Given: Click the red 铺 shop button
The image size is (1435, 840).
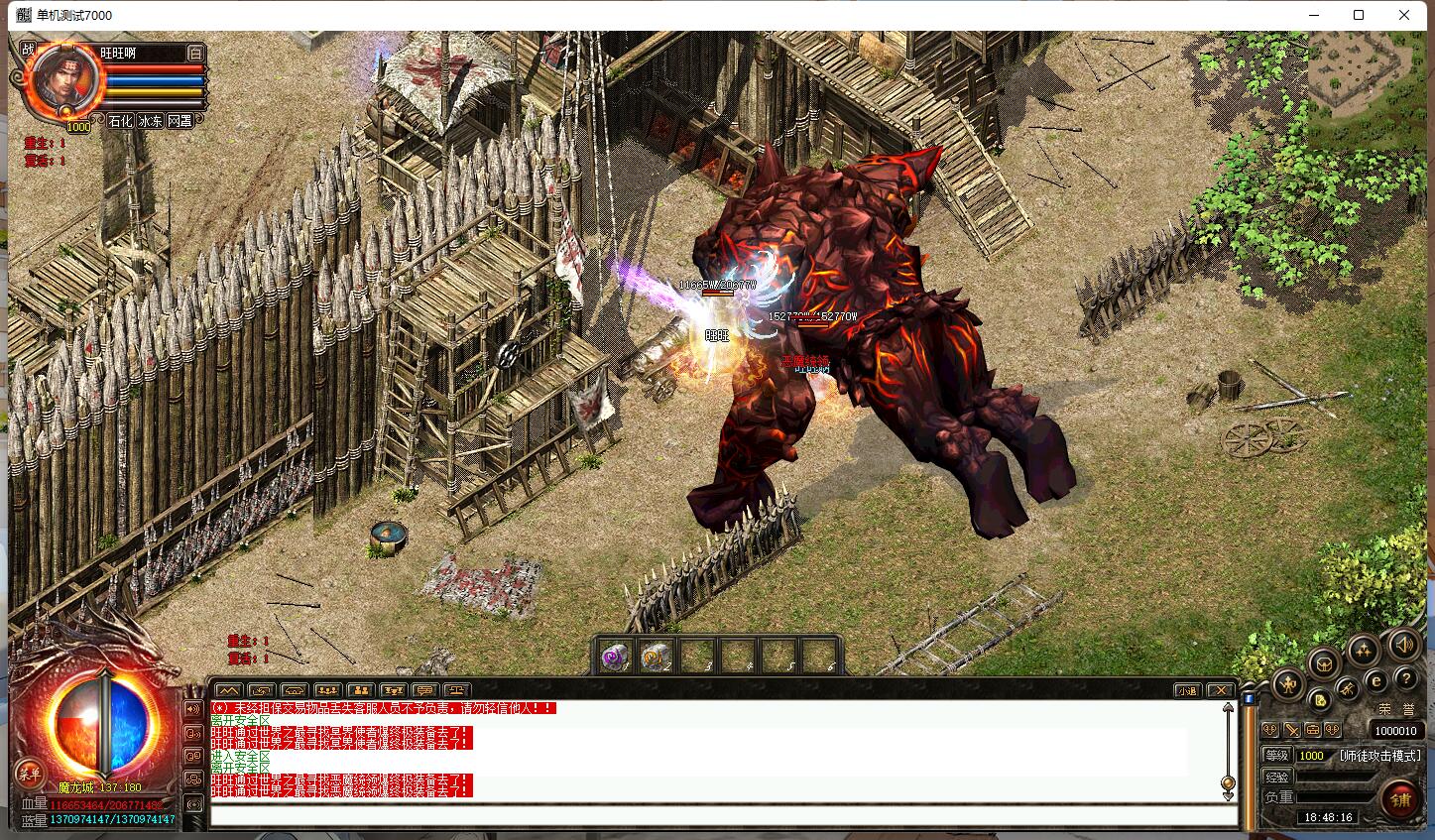Looking at the screenshot, I should click(x=1400, y=798).
